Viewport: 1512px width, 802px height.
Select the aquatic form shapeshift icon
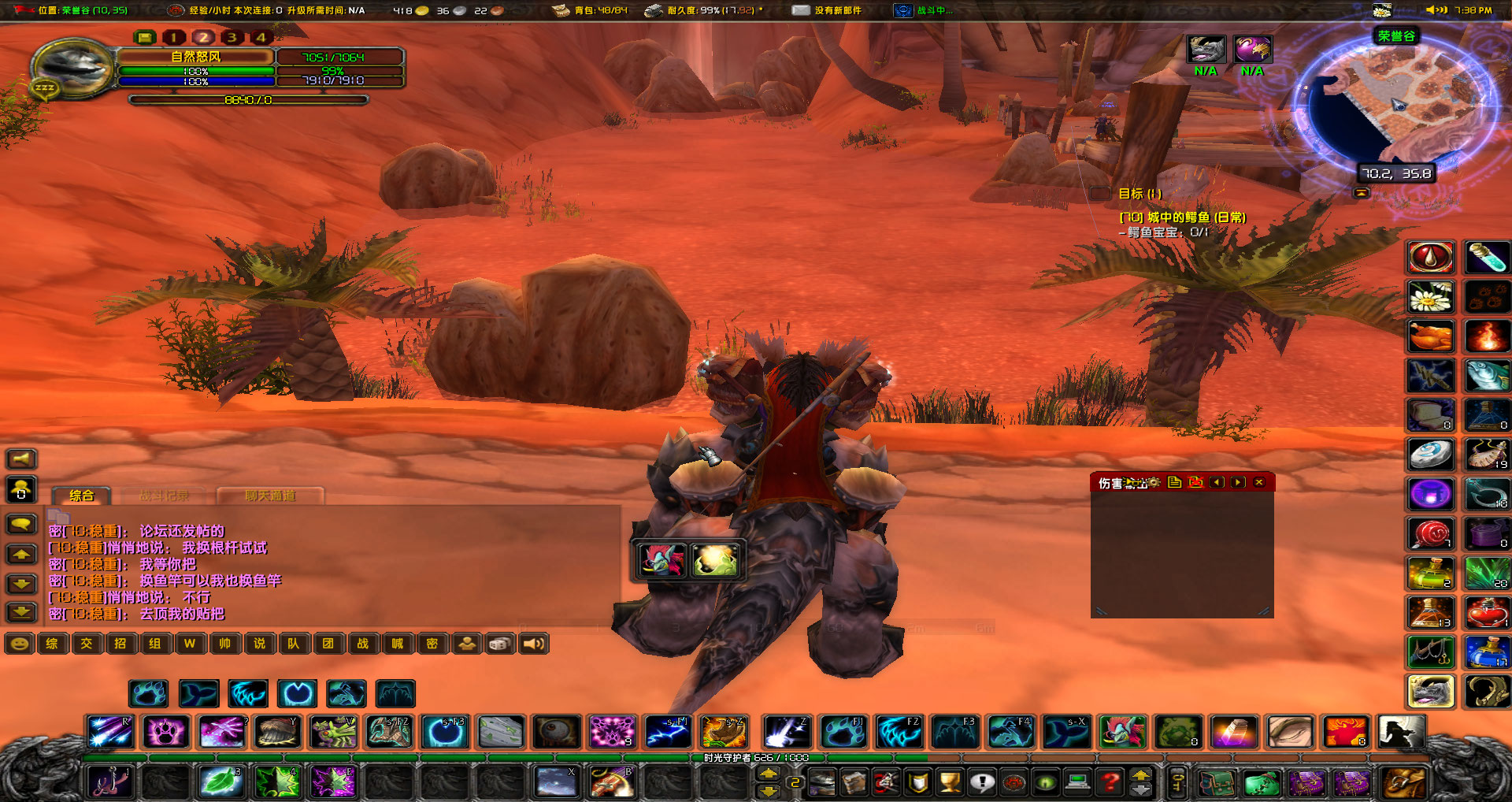[x=198, y=693]
